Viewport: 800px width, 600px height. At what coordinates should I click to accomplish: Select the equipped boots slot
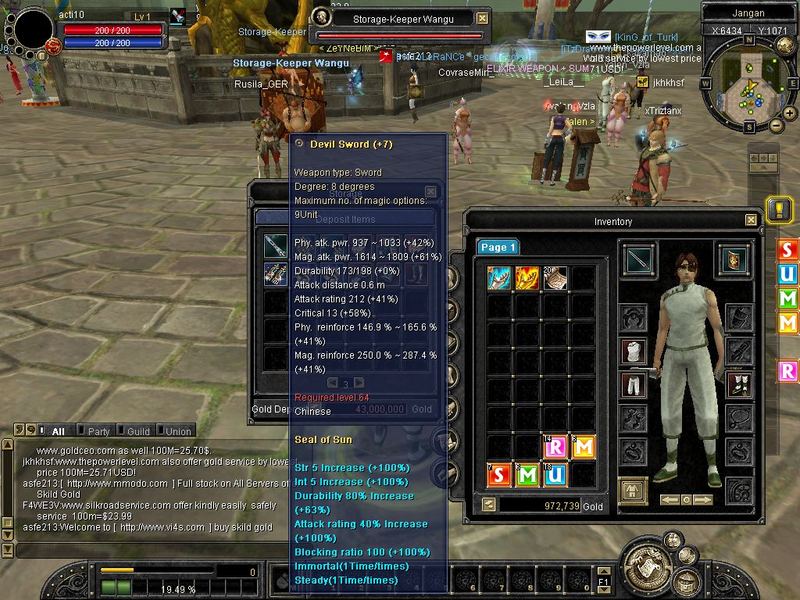(x=738, y=385)
